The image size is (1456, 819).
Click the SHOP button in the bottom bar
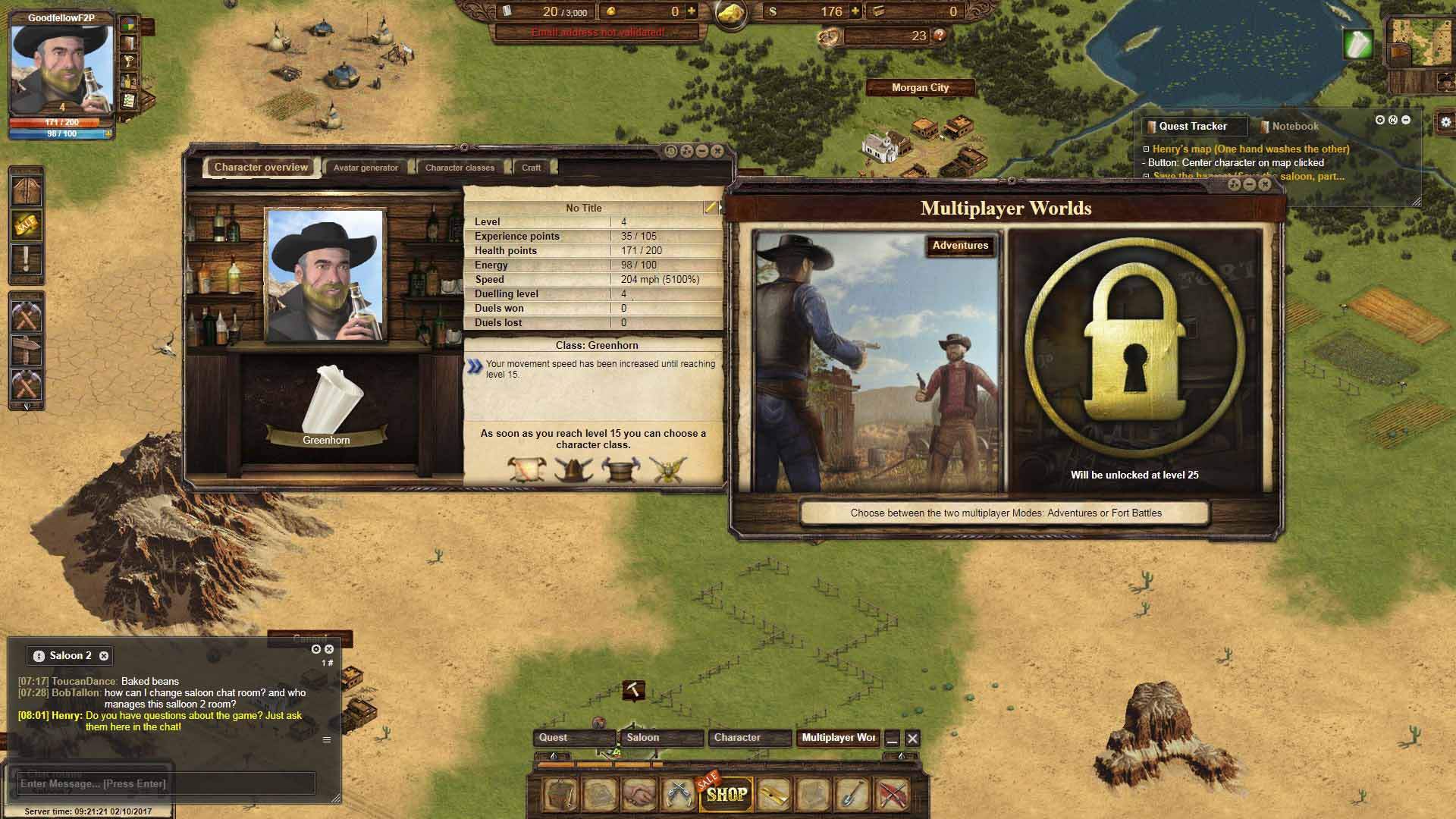click(x=726, y=794)
